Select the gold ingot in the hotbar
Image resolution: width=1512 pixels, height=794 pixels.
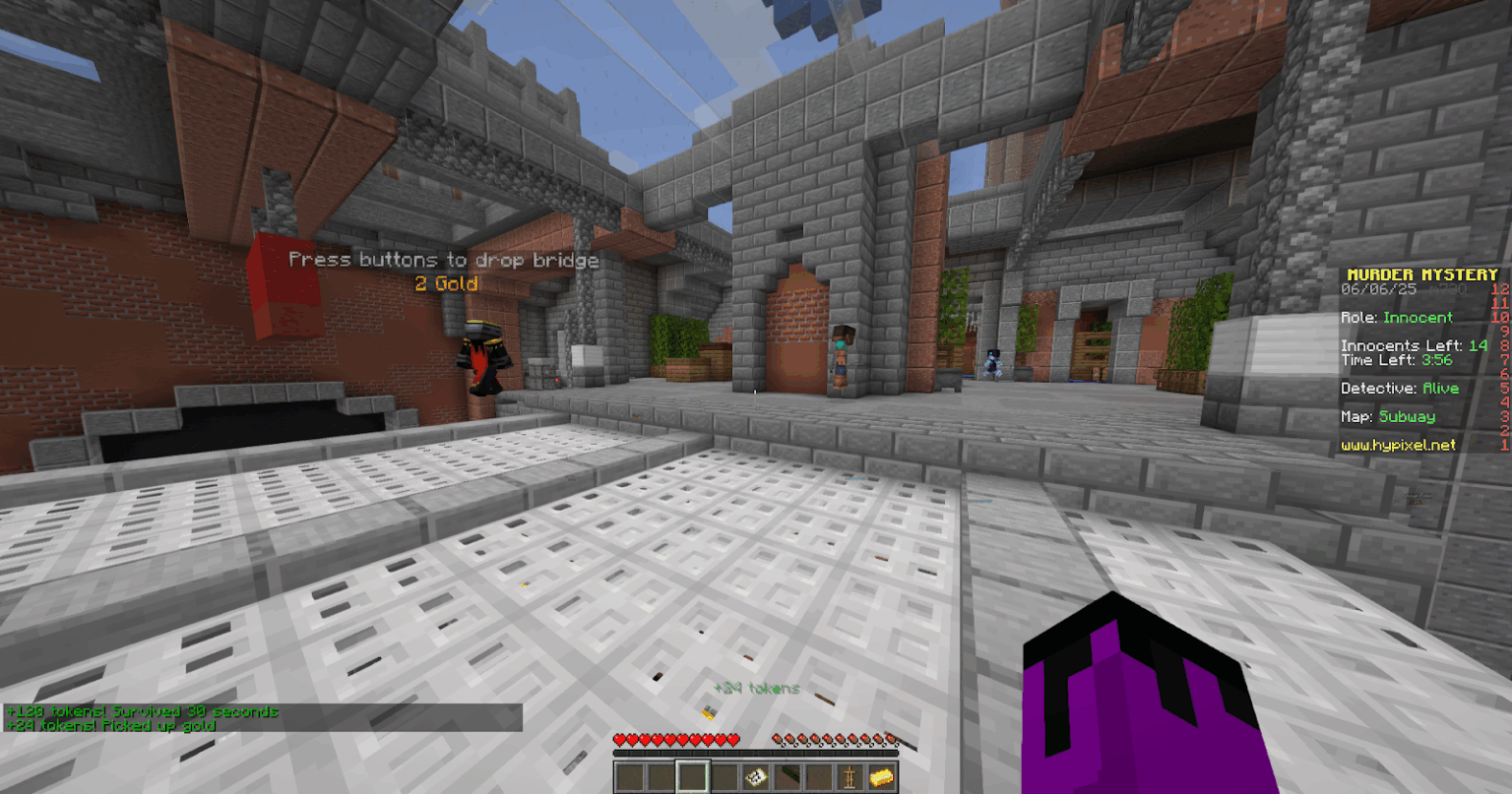click(x=883, y=777)
